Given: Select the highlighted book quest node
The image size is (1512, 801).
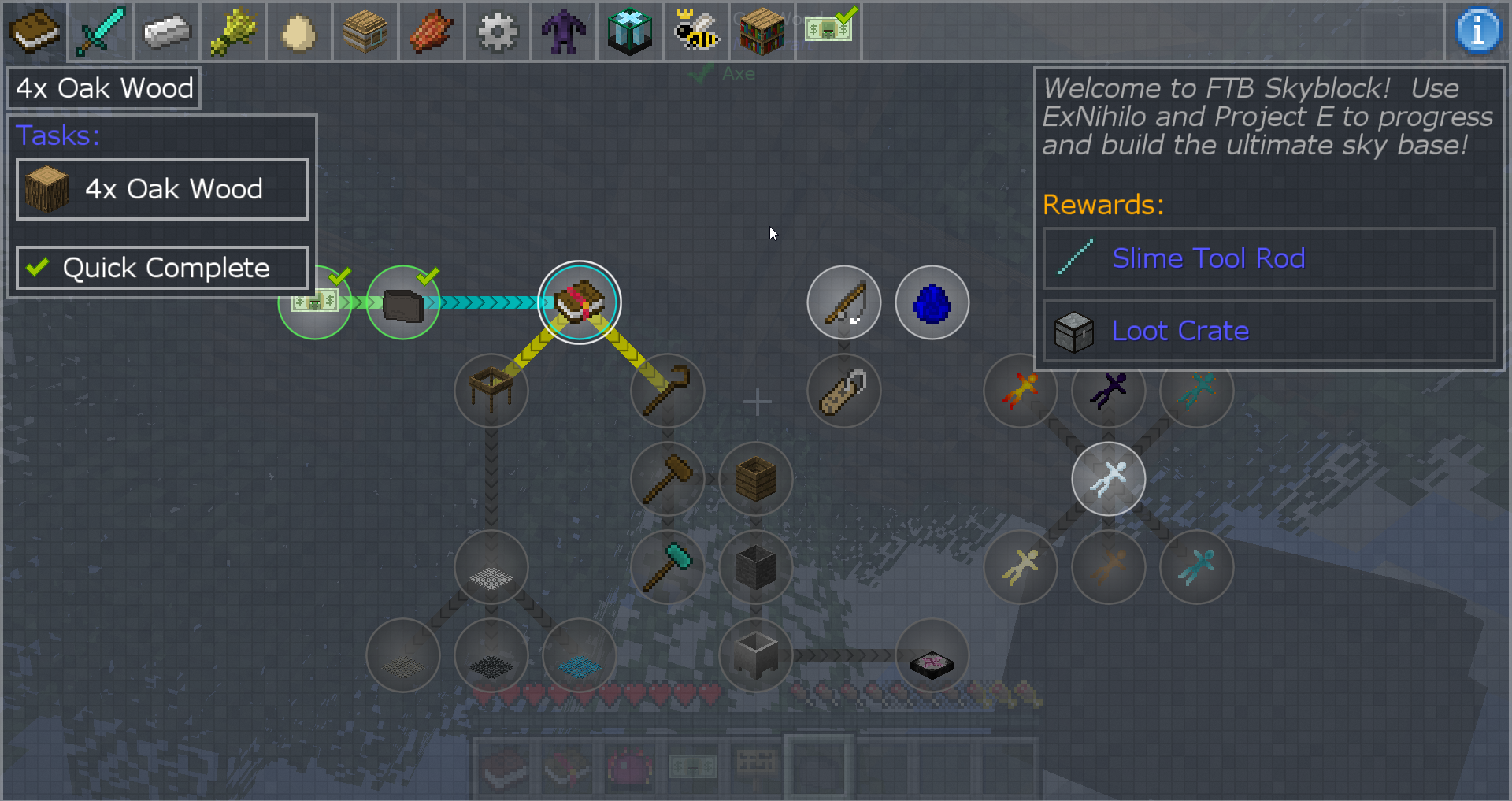Looking at the screenshot, I should [580, 302].
